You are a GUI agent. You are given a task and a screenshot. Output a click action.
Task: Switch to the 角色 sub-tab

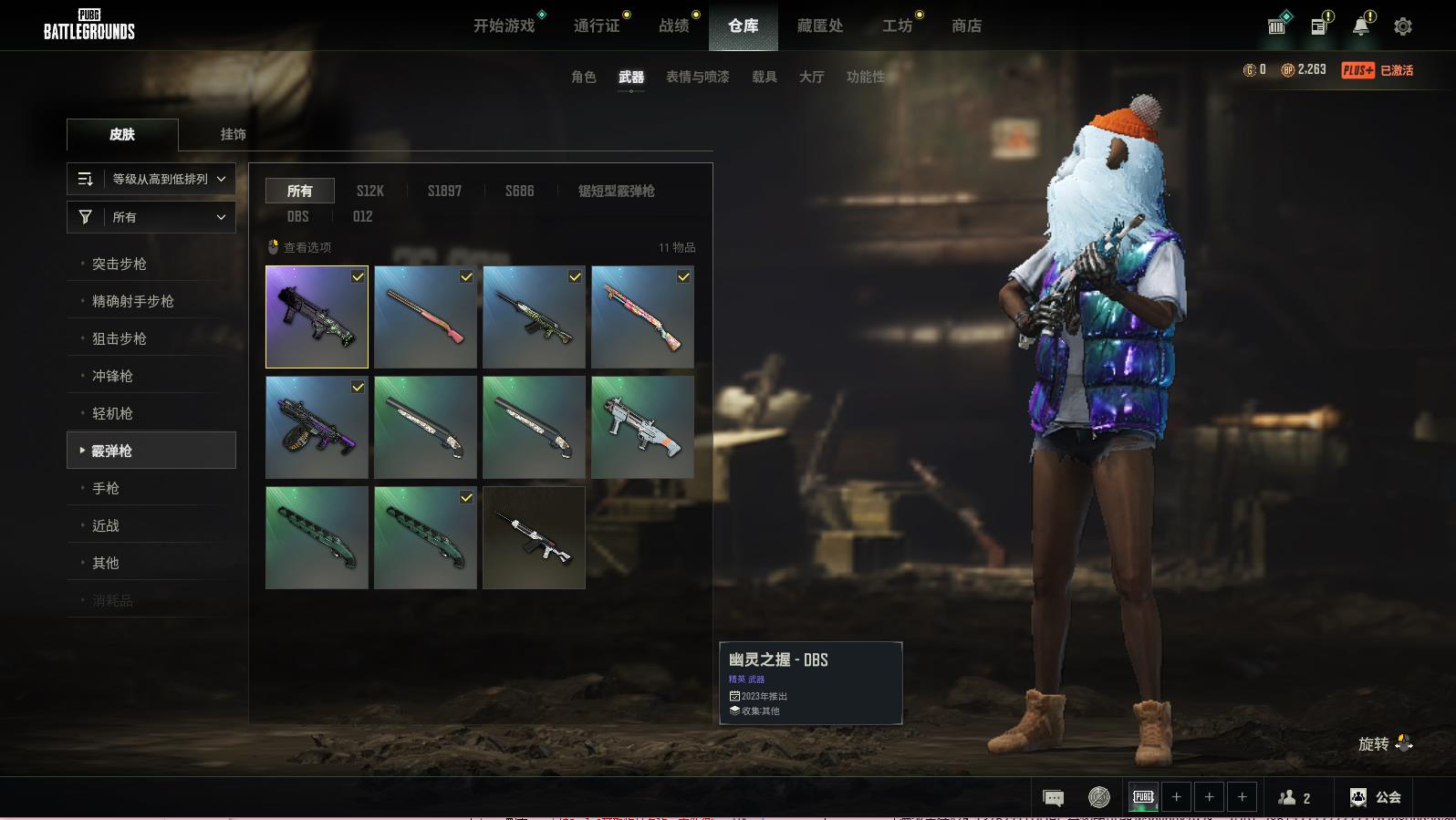pos(583,78)
